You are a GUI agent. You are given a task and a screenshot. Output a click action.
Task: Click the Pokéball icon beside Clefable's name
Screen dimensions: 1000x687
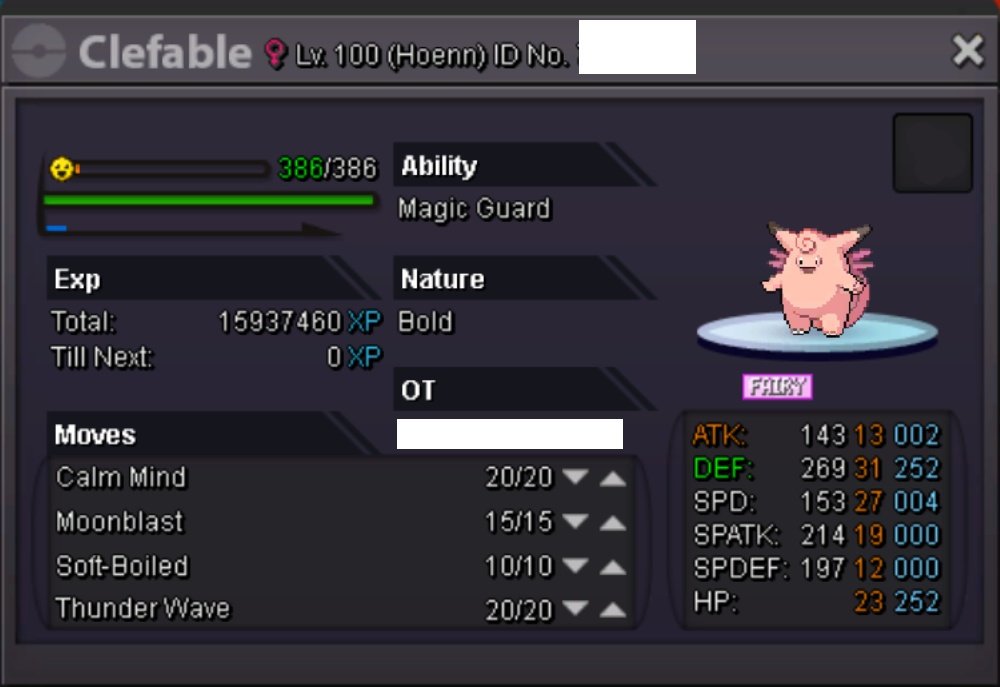40,51
